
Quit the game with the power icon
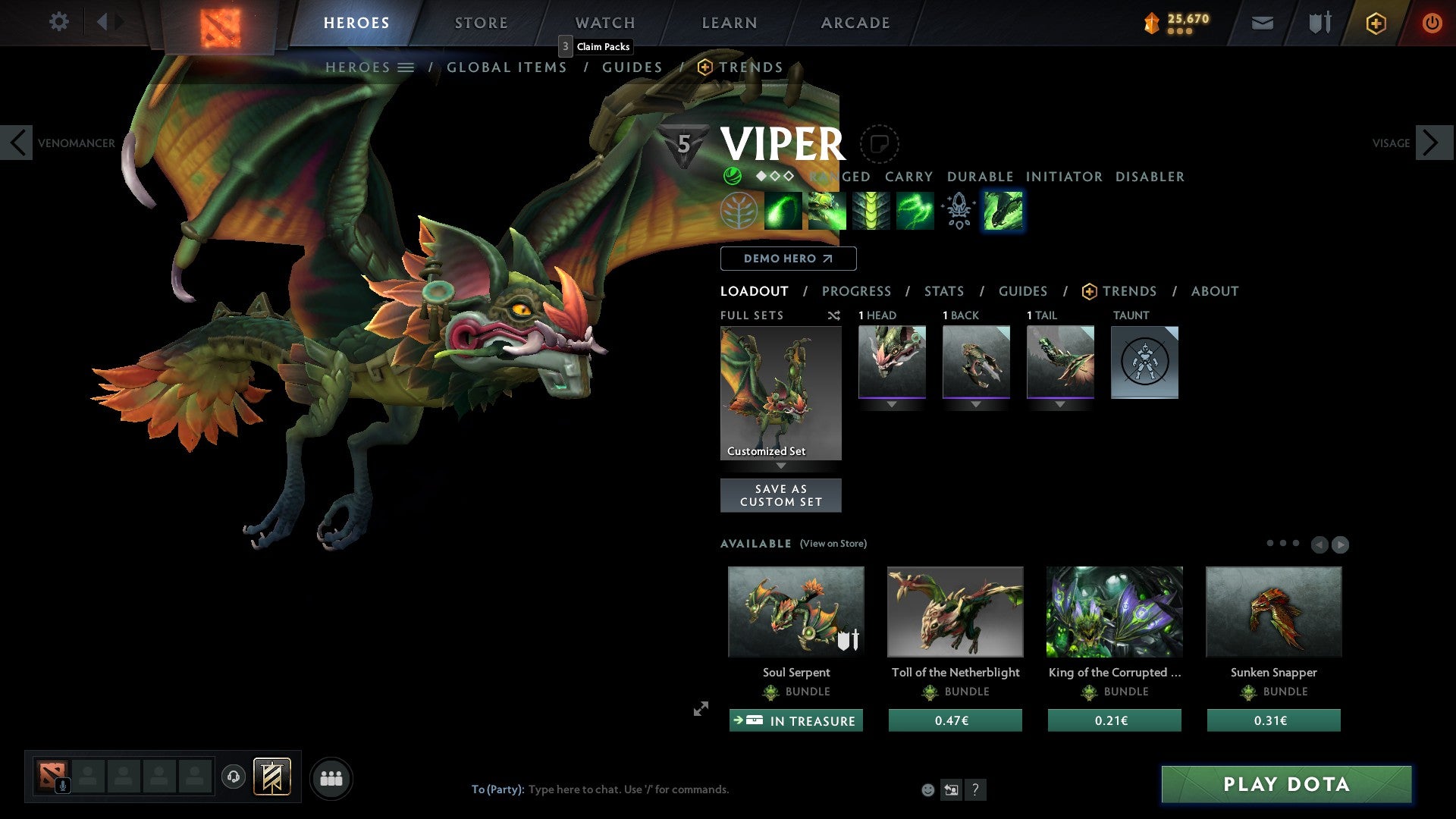pos(1432,23)
